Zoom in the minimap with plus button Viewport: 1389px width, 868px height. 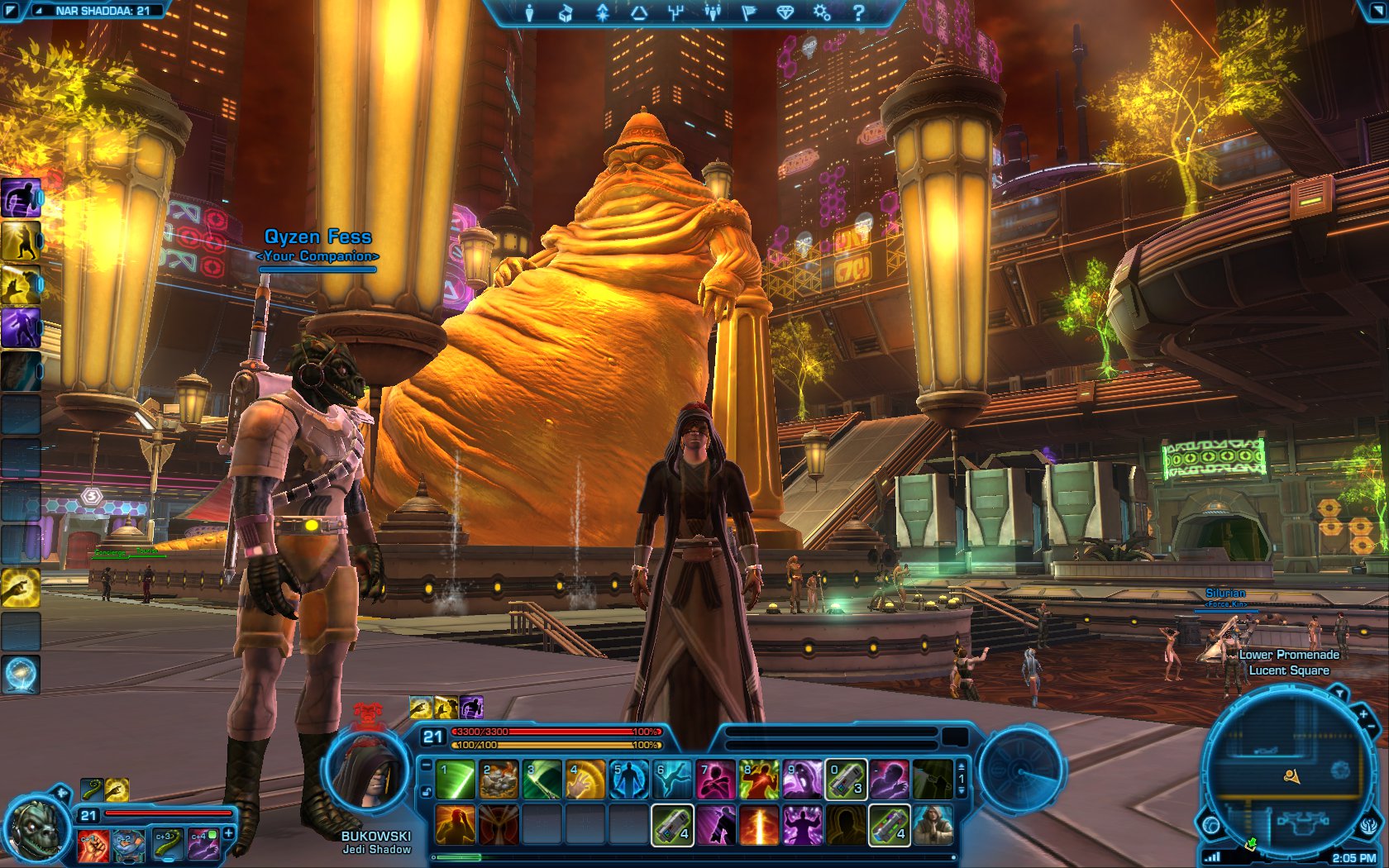click(1363, 713)
